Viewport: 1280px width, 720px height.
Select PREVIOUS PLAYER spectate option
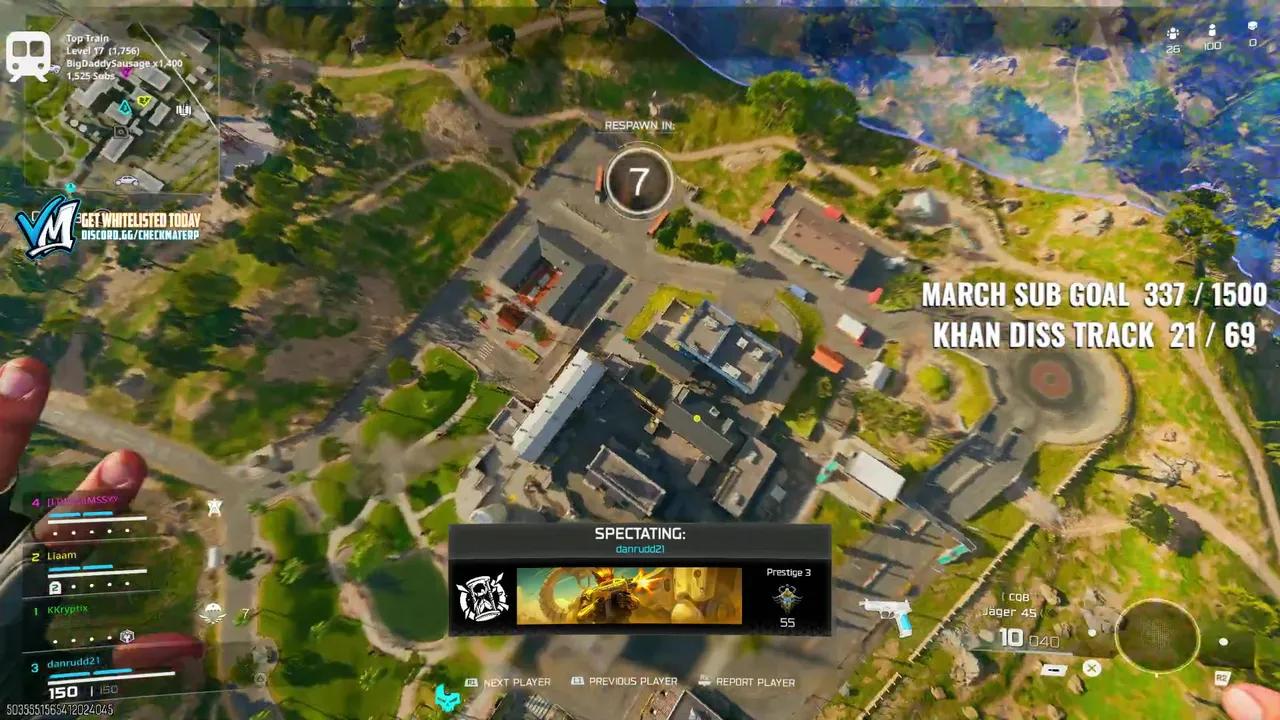click(x=628, y=682)
